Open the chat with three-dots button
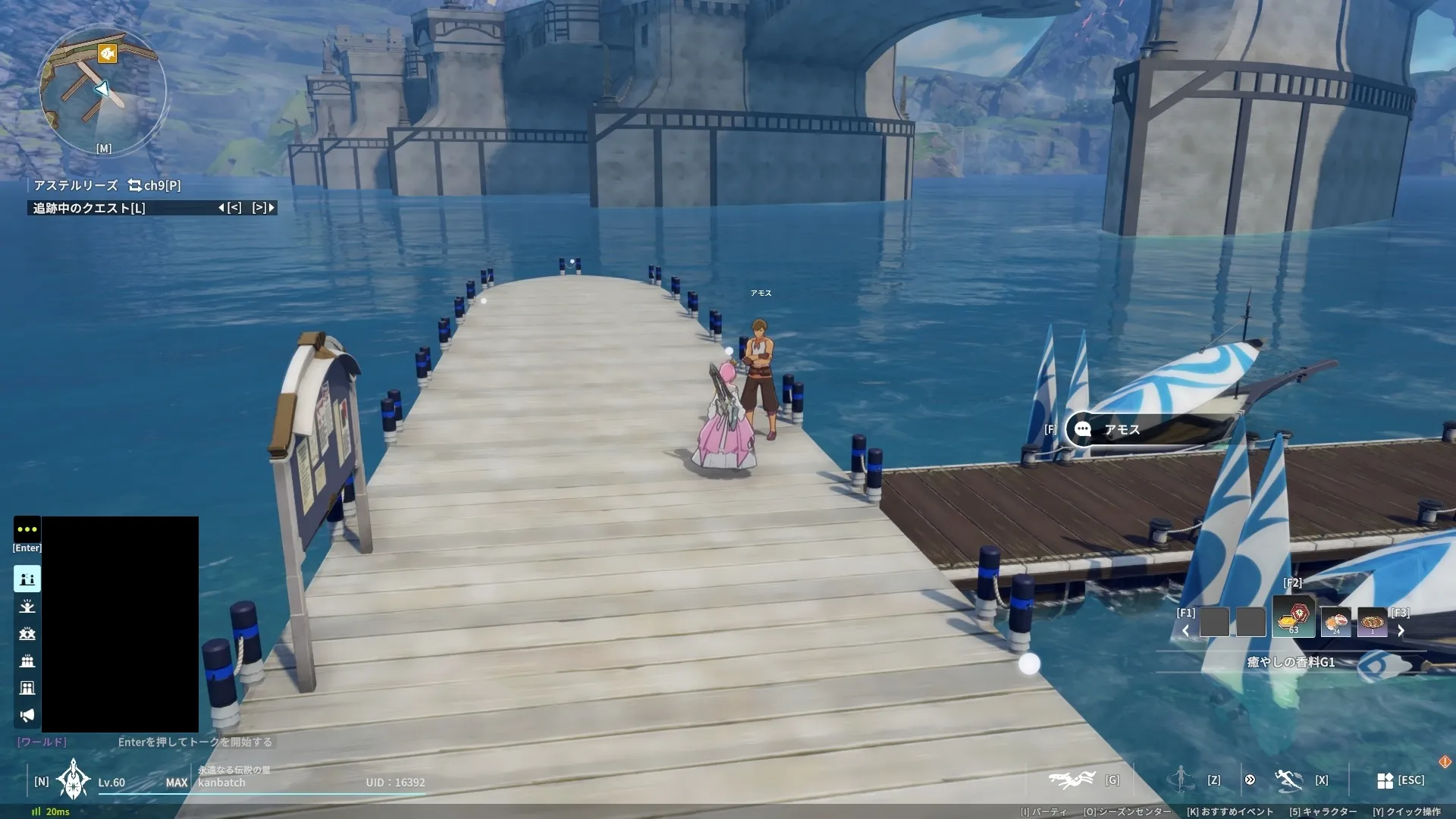The image size is (1456, 819). (27, 529)
